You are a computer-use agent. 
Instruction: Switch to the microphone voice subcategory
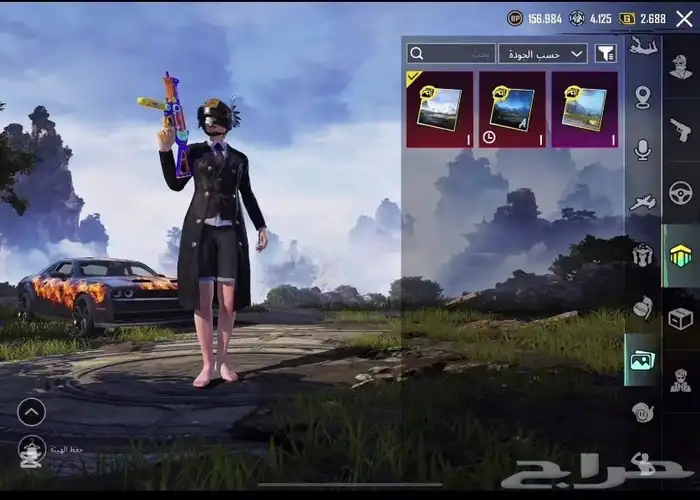tap(642, 150)
